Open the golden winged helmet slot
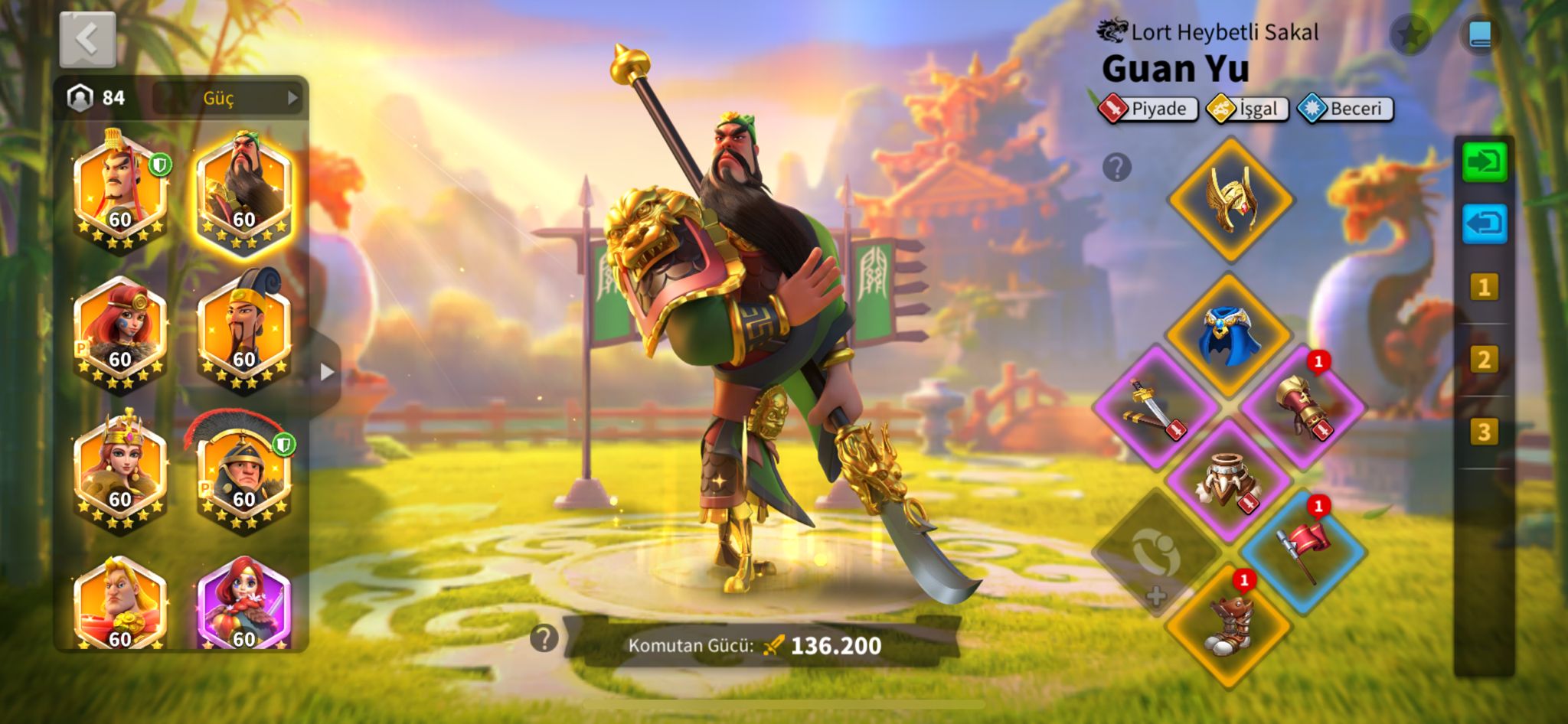Image resolution: width=1568 pixels, height=724 pixels. [x=1230, y=200]
